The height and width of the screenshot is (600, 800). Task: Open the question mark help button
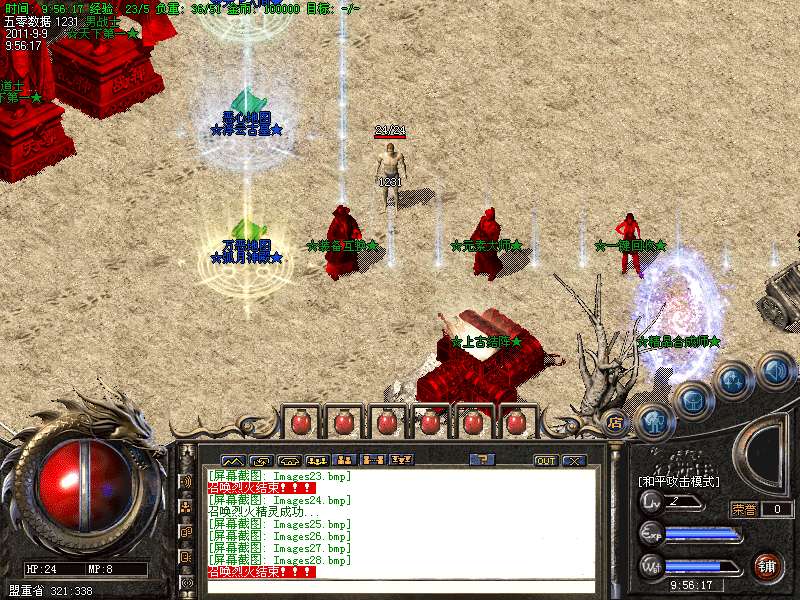tap(482, 460)
